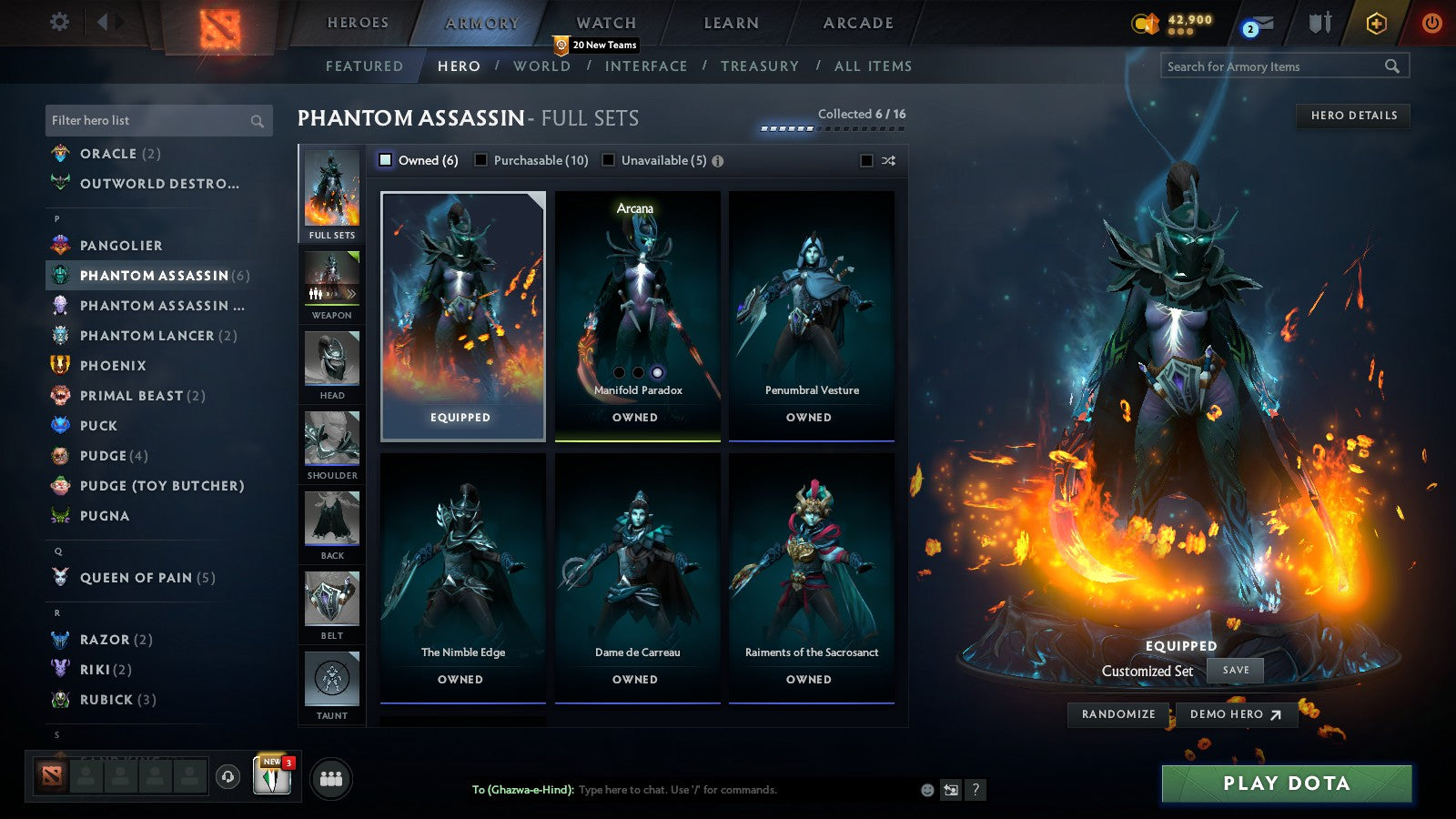The height and width of the screenshot is (819, 1456).
Task: Enable the Purchasable (10) filter
Action: [480, 159]
